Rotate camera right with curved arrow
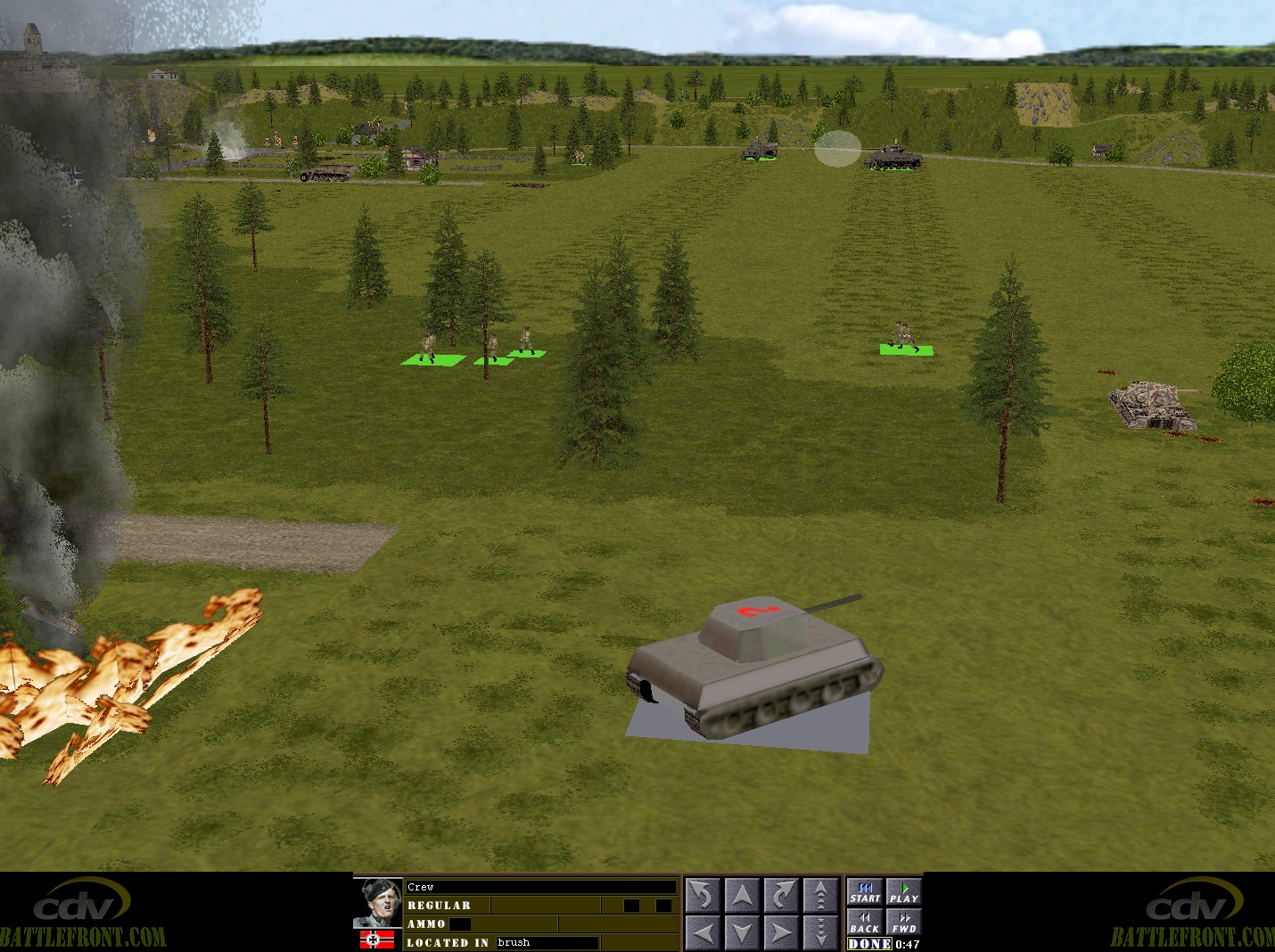 click(781, 895)
